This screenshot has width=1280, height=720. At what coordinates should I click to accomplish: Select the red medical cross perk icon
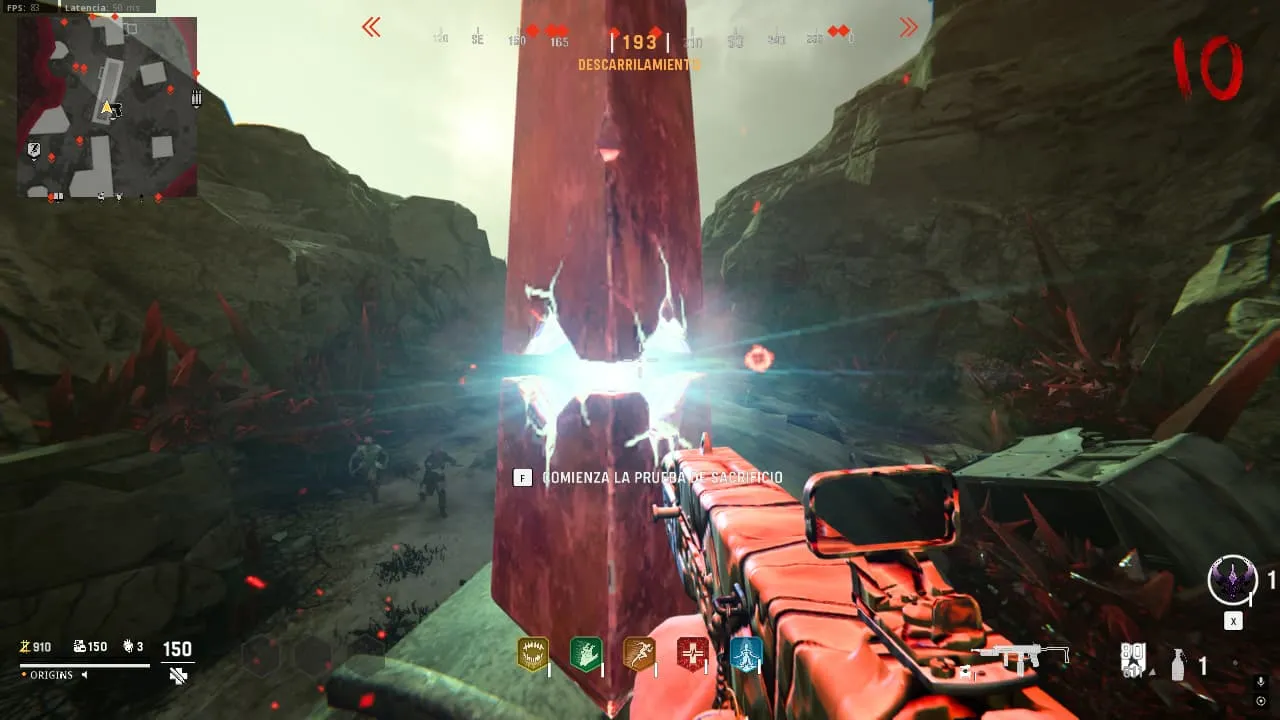692,654
